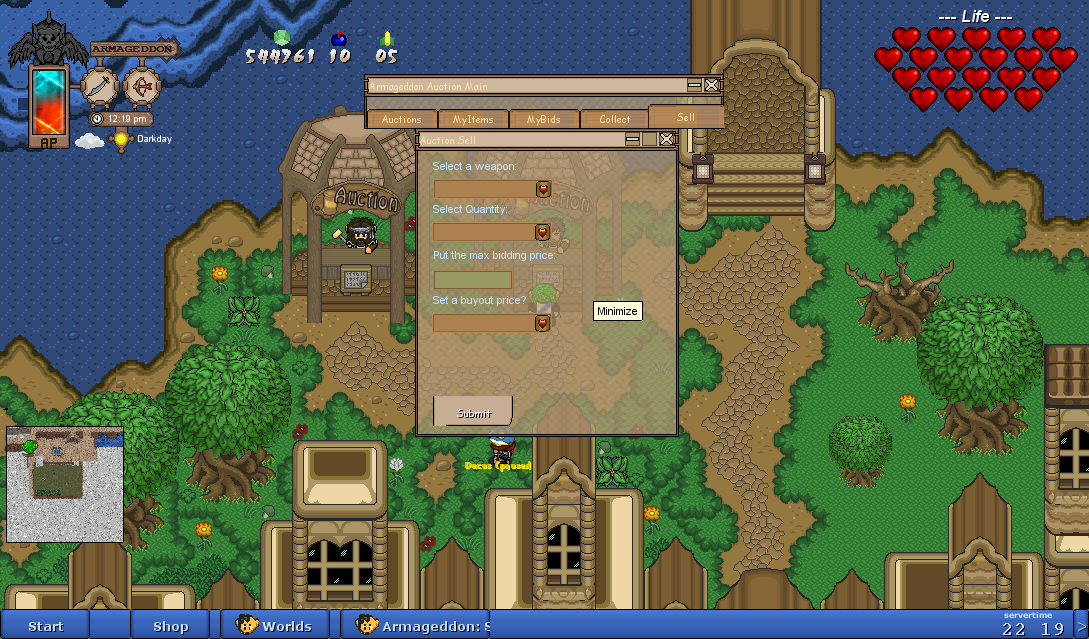Click the minimap
The image size is (1089, 639).
[65, 484]
